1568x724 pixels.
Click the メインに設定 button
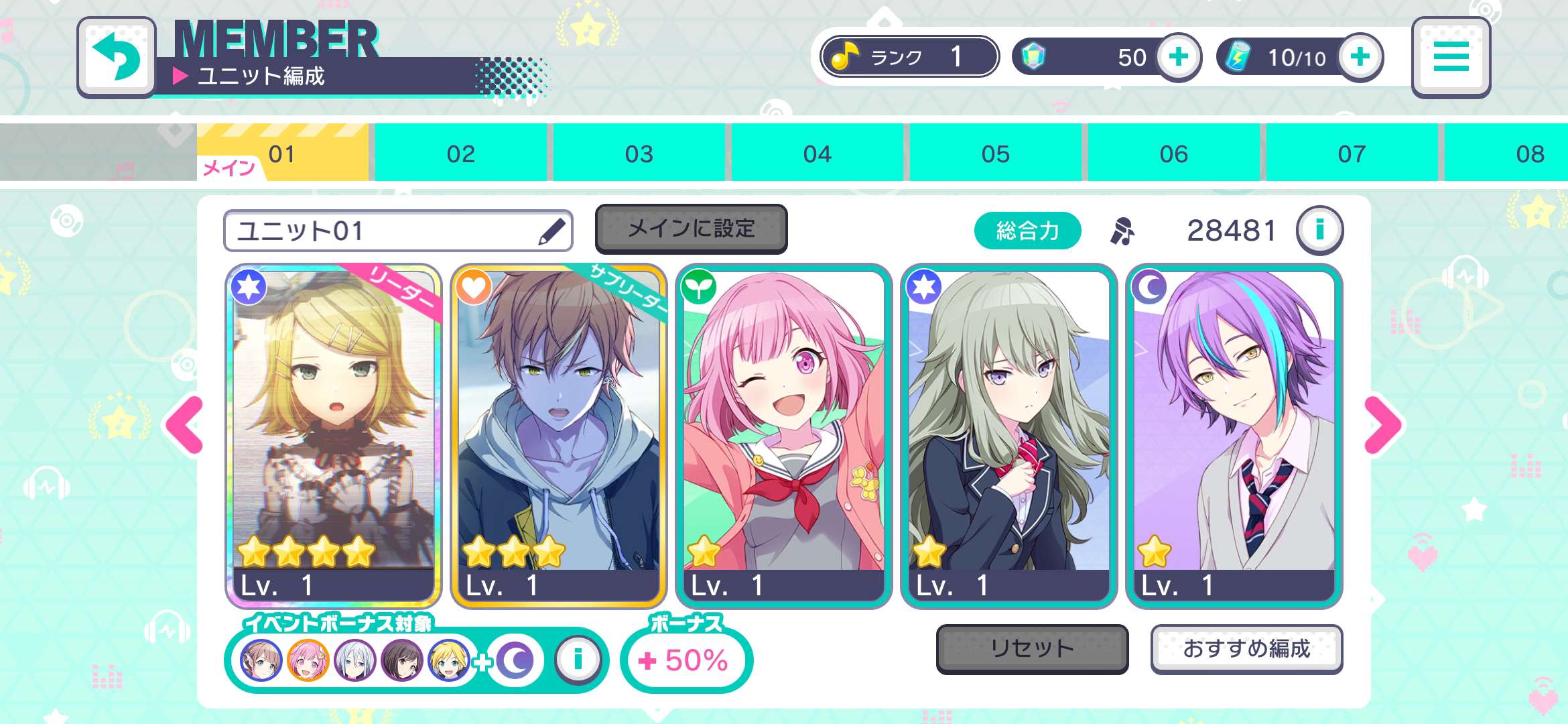(x=691, y=229)
